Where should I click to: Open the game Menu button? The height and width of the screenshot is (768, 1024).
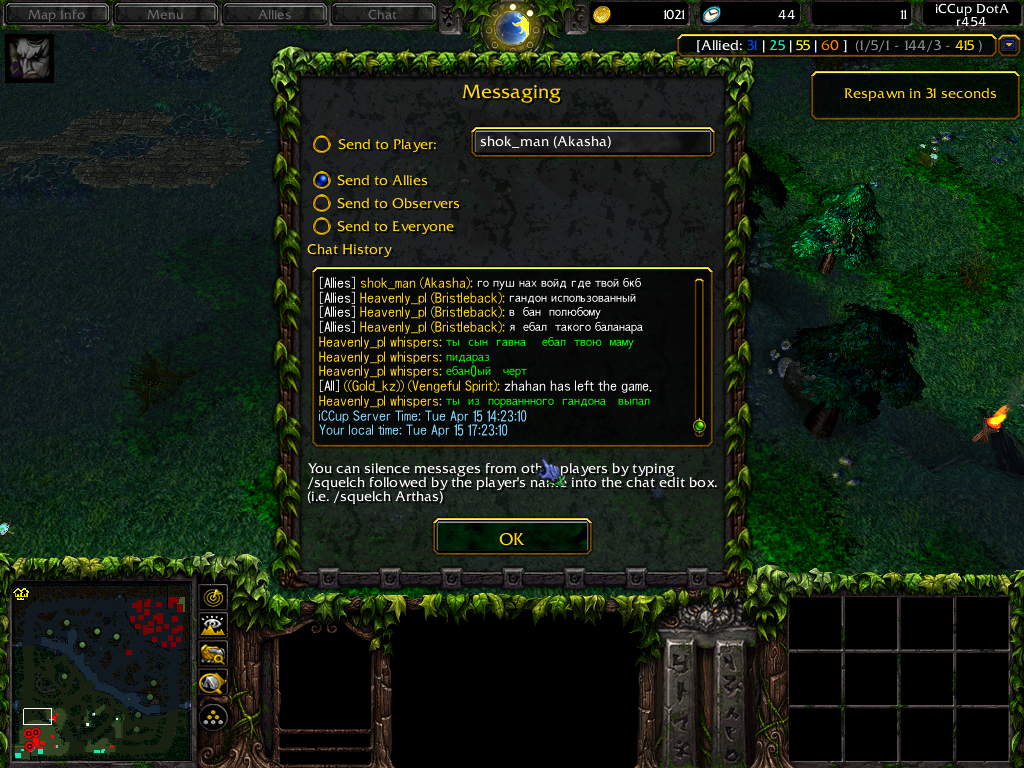tap(165, 14)
